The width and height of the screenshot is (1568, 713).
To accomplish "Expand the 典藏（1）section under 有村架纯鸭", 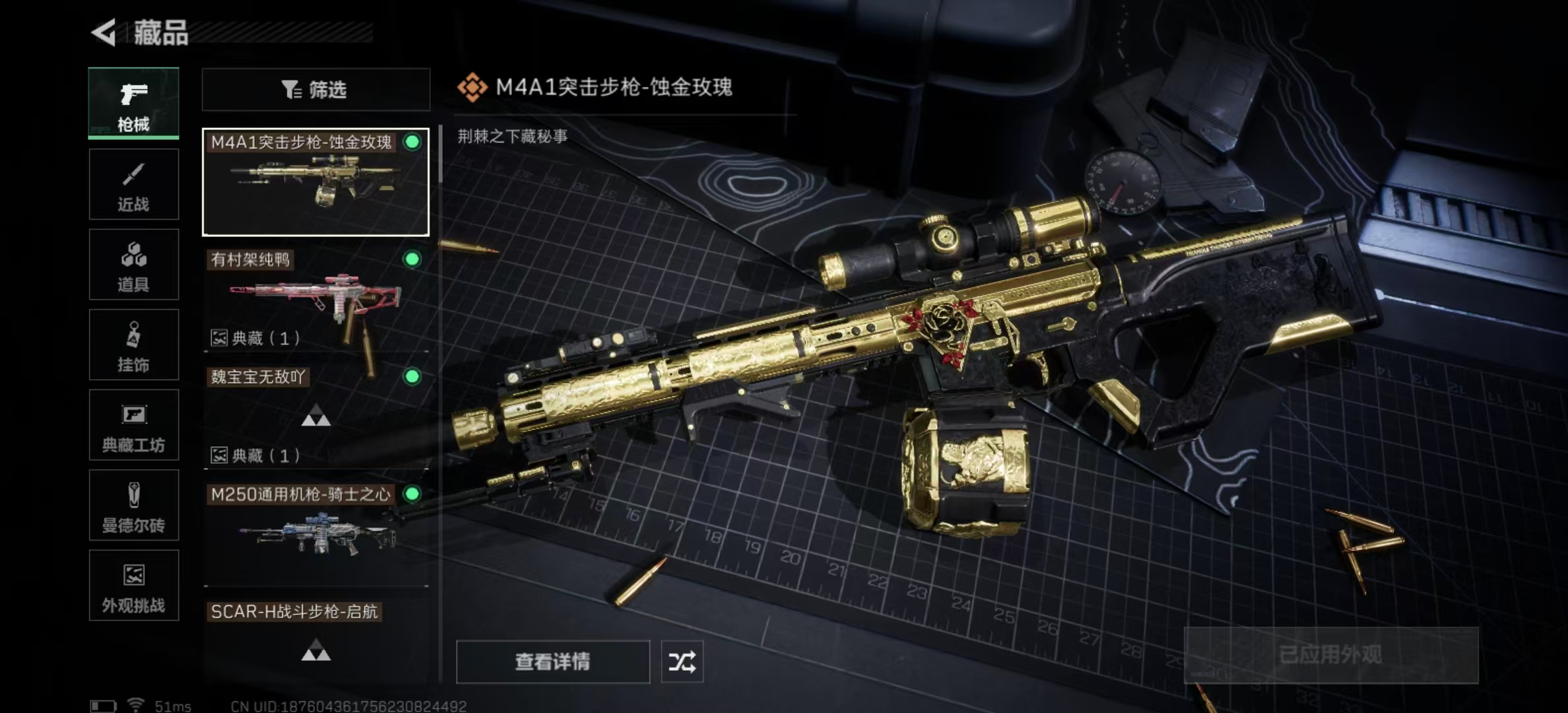I will 255,339.
